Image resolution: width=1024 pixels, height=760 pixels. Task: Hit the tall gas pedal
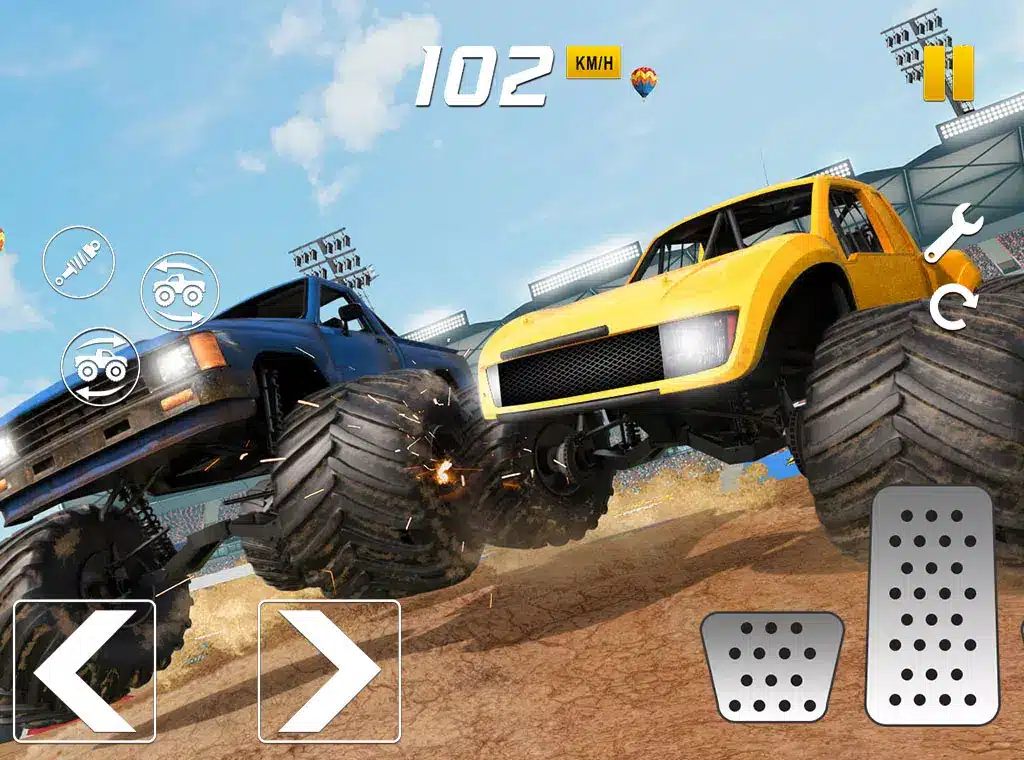pyautogui.click(x=932, y=606)
